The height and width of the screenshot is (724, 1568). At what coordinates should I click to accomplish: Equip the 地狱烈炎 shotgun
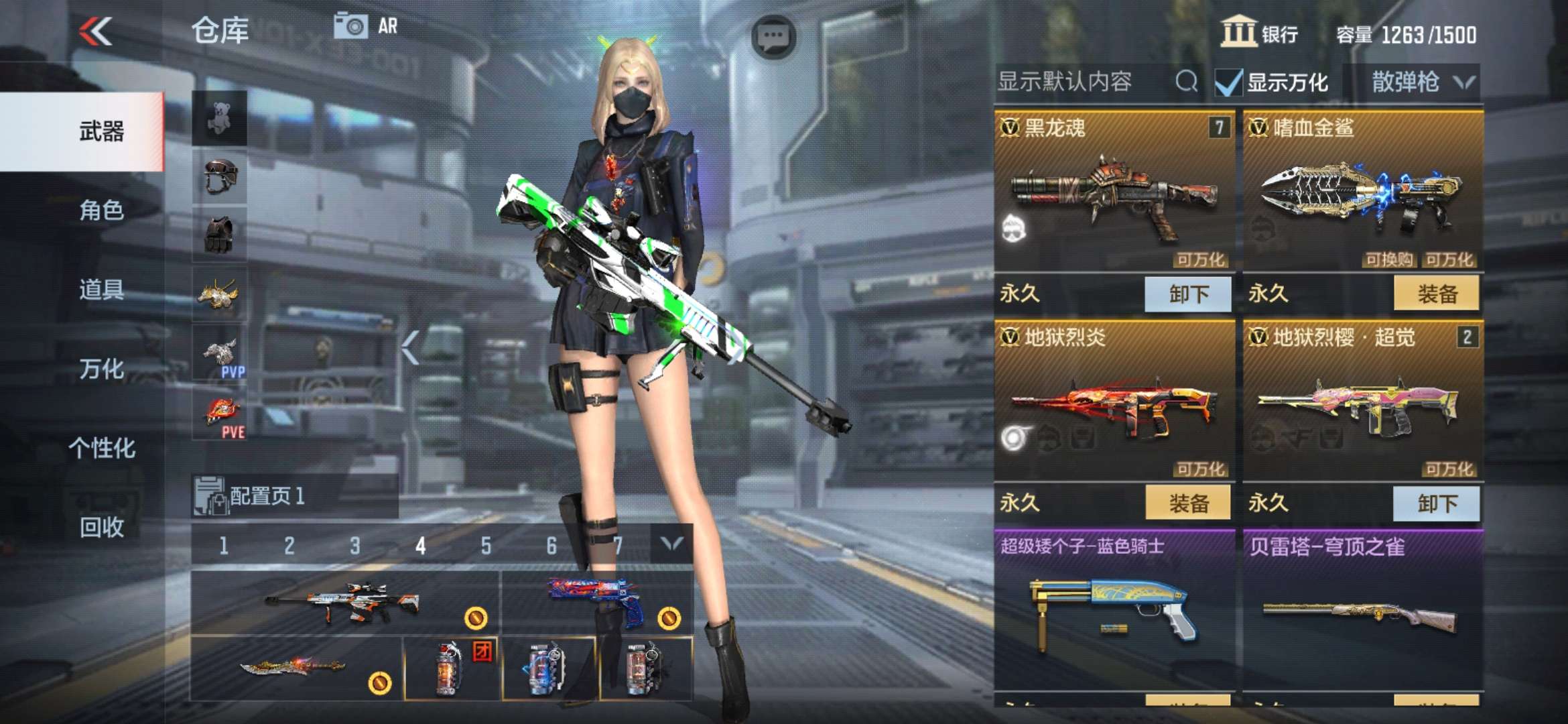1187,503
